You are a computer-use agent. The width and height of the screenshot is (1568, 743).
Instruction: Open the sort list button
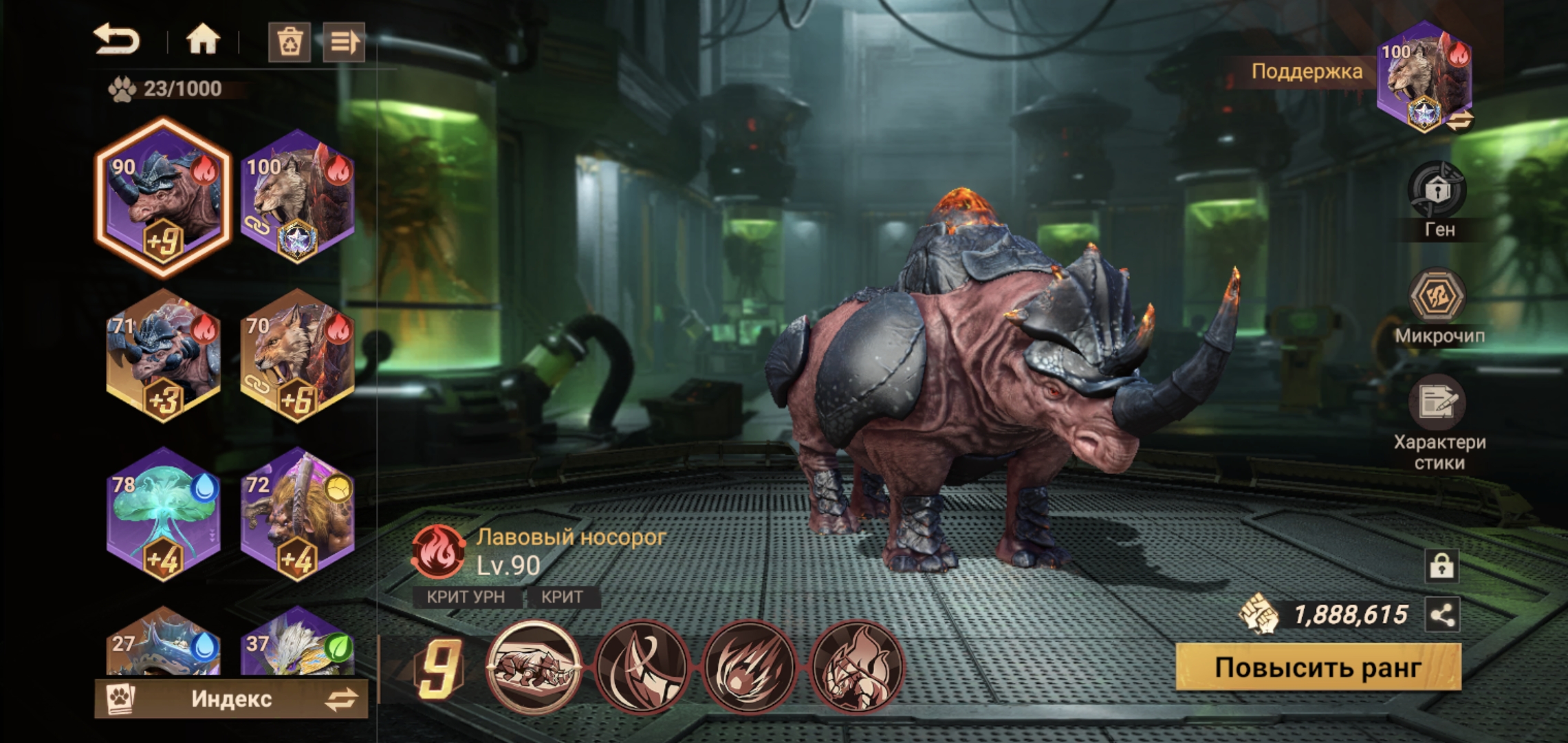click(x=344, y=43)
